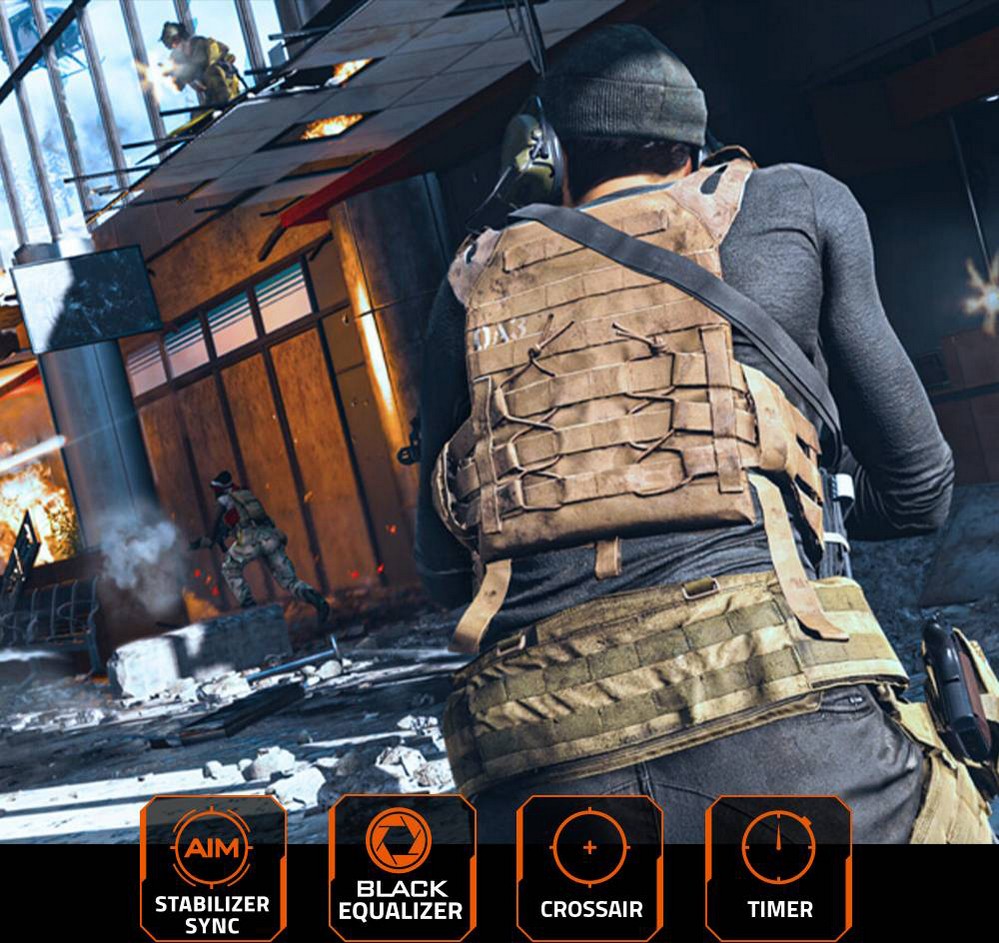The width and height of the screenshot is (999, 943).
Task: Choose the Crossair overlay option
Action: point(590,868)
